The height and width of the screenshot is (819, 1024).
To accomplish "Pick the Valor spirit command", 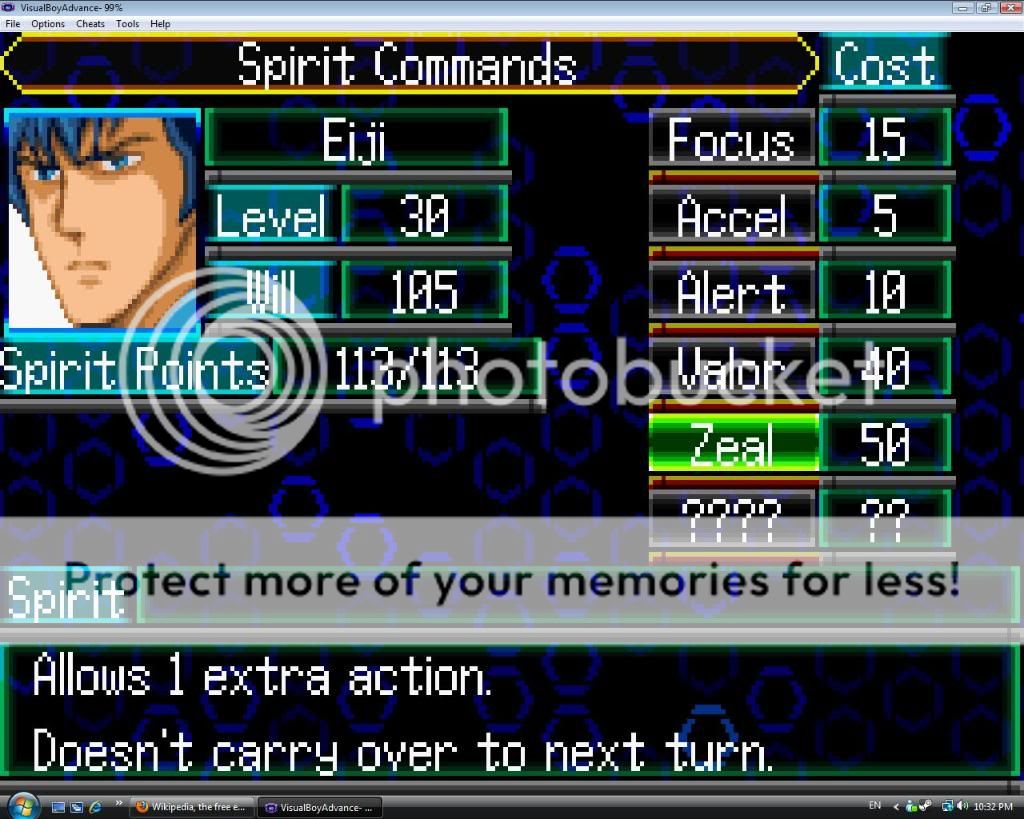I will tap(732, 369).
